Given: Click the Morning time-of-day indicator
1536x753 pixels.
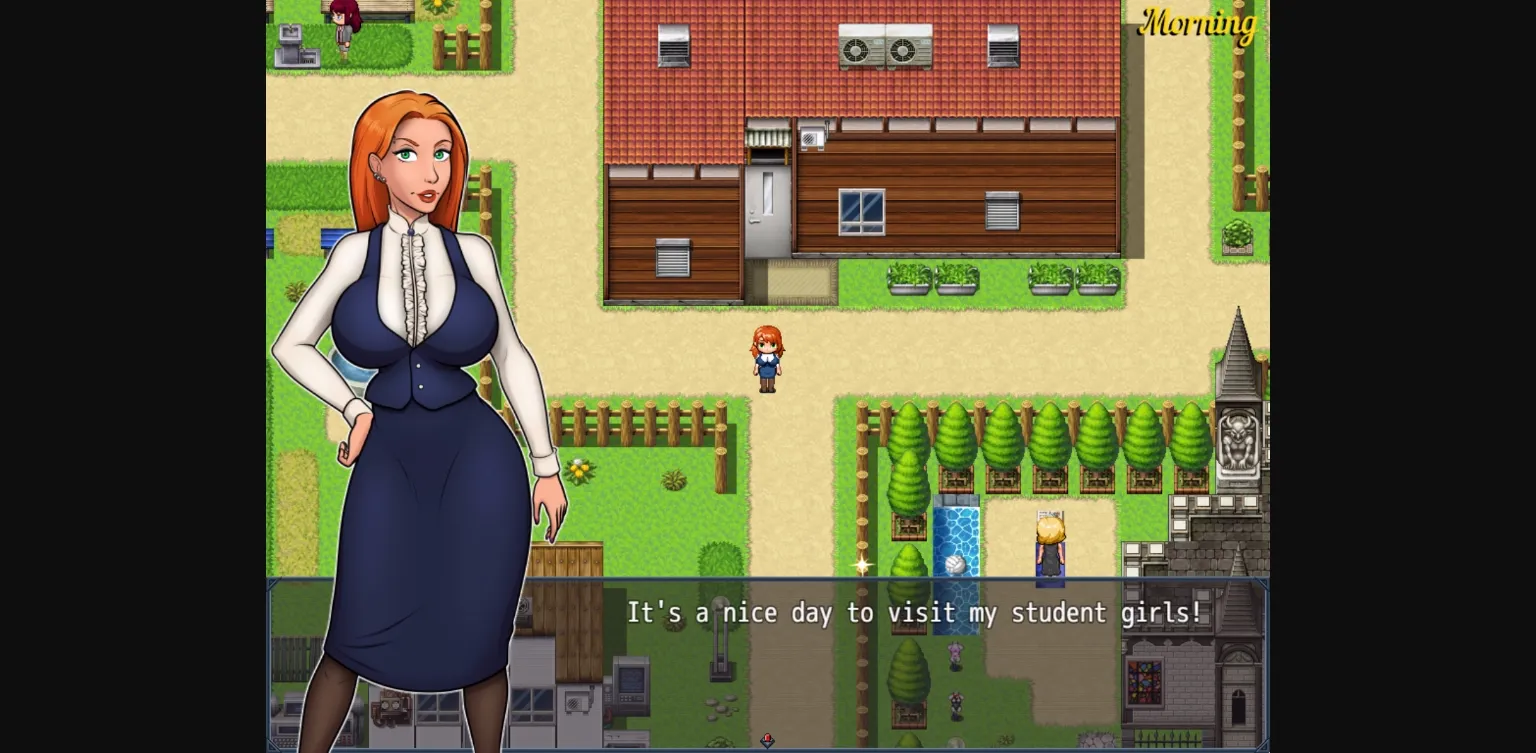Looking at the screenshot, I should pos(1199,26).
